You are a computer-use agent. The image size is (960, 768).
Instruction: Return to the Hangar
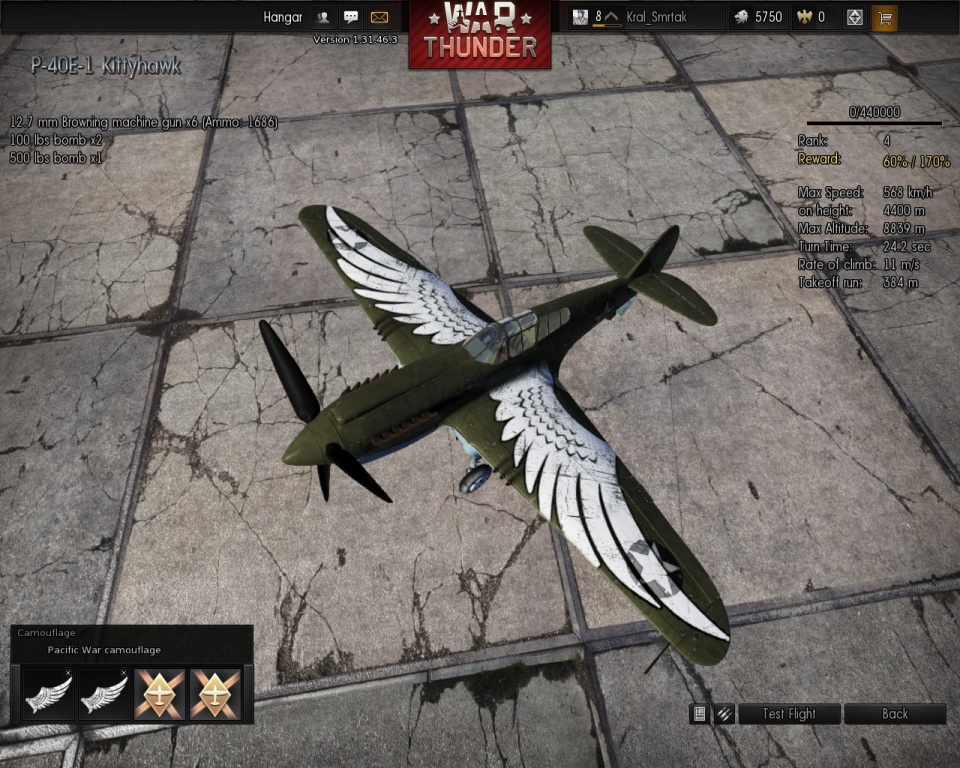coord(282,17)
